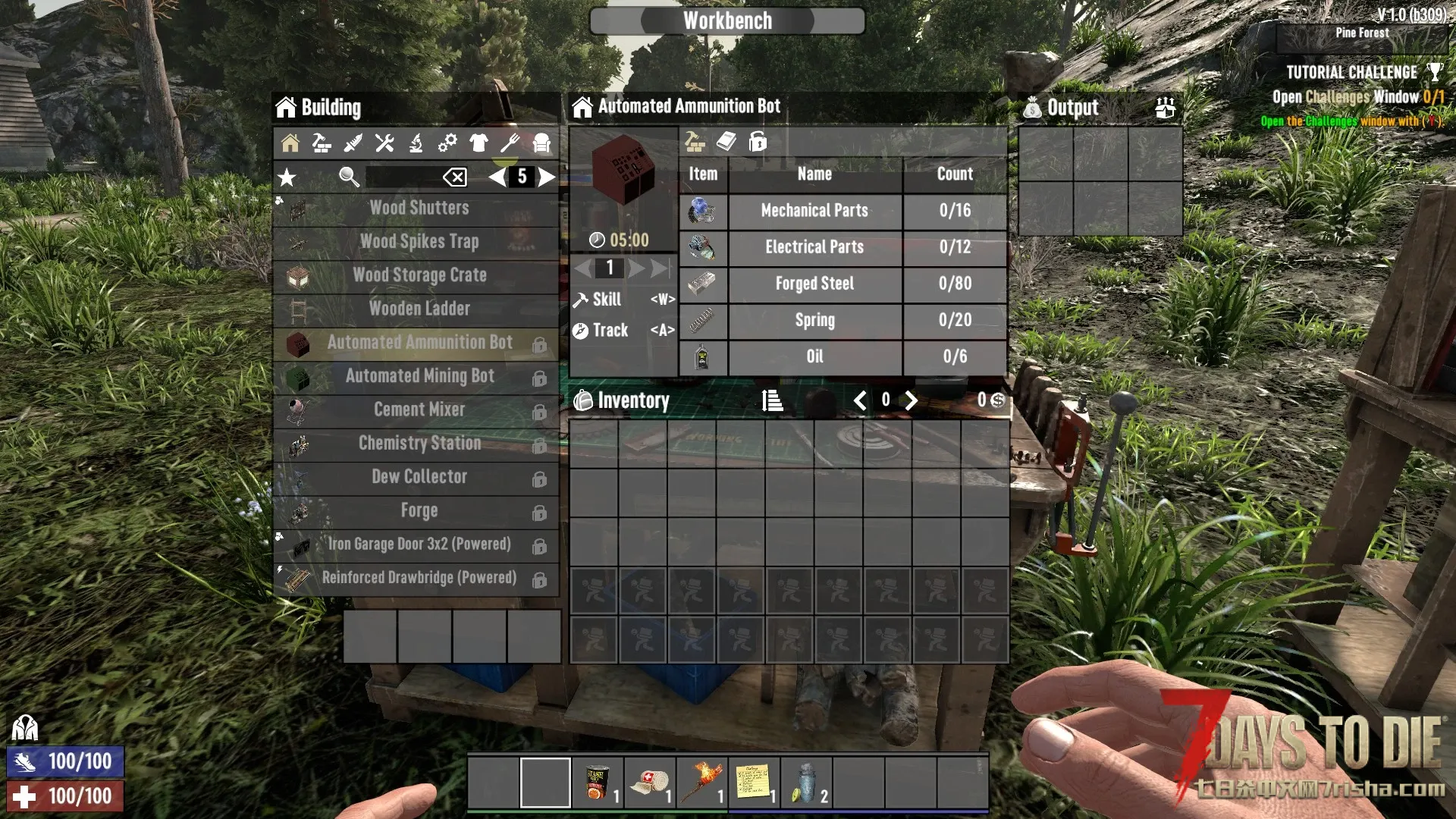1456x819 pixels.
Task: Toggle the favorites star filter
Action: tap(287, 177)
